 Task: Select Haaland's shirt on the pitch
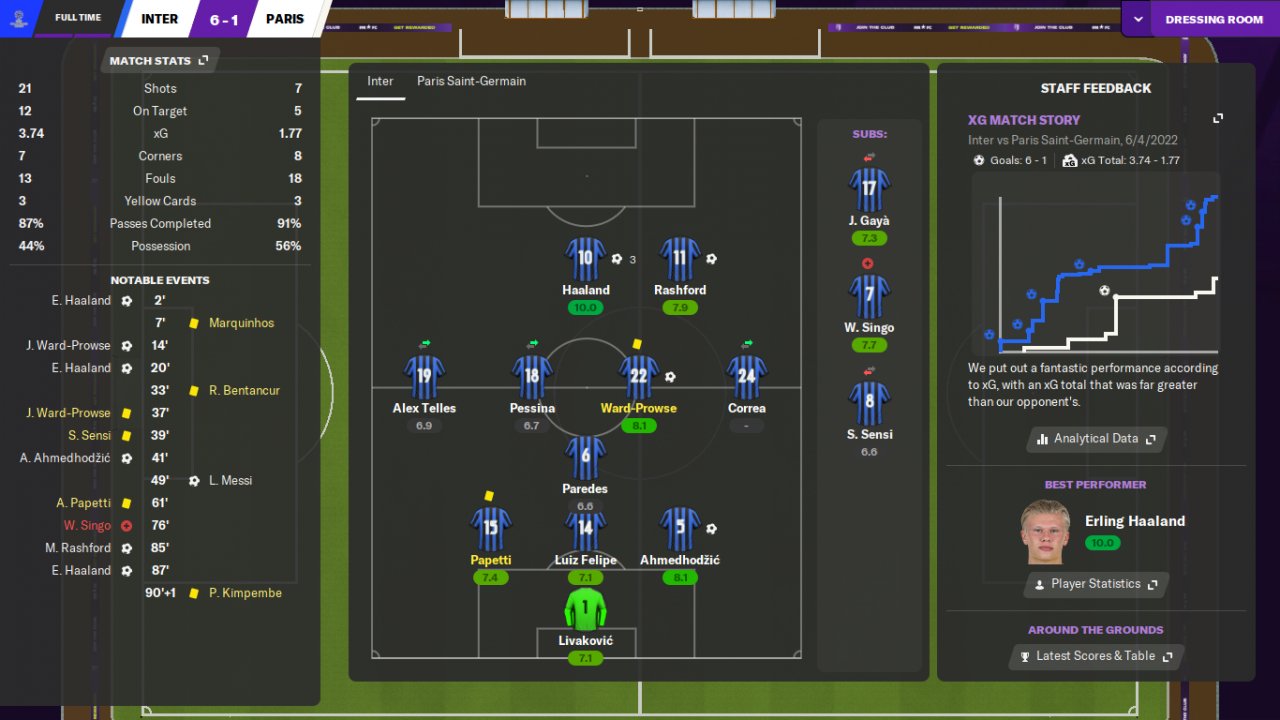(x=585, y=259)
